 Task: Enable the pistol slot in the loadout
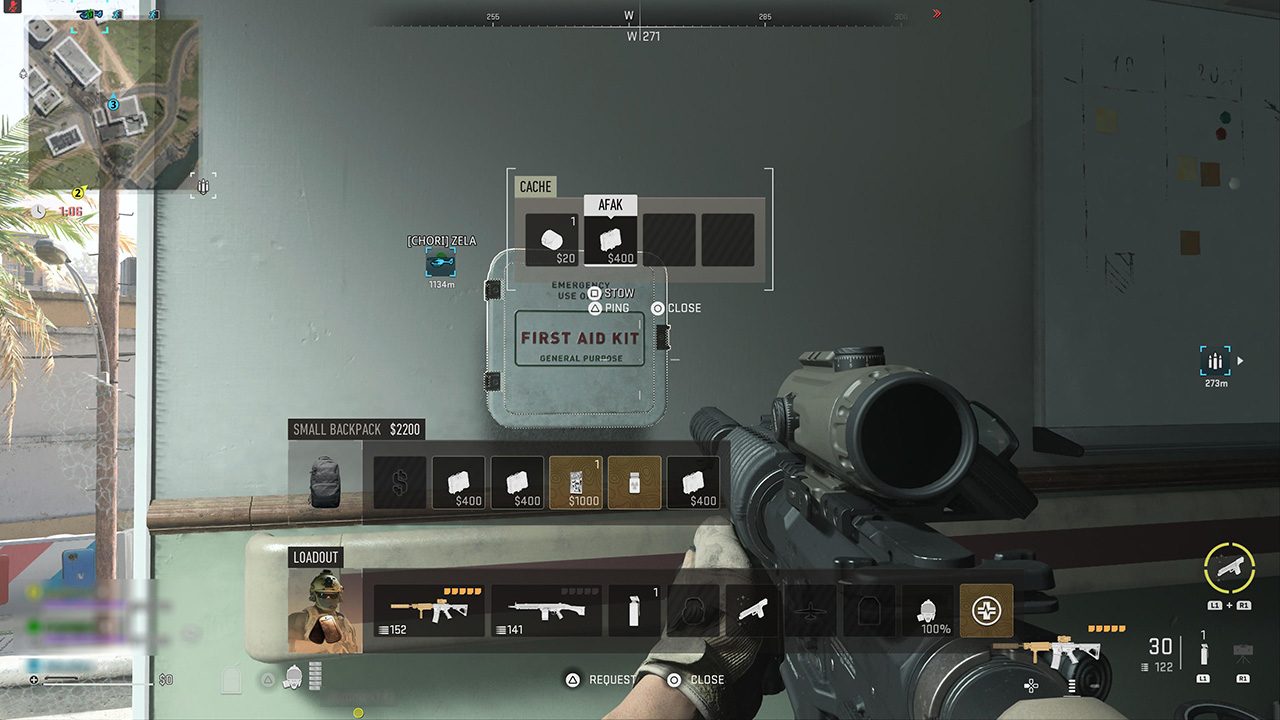coord(753,610)
